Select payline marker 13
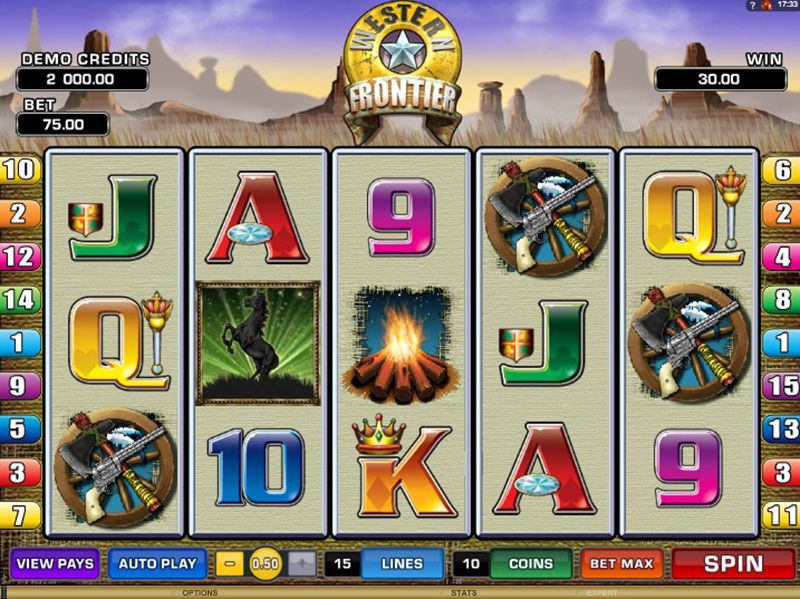Image resolution: width=800 pixels, height=599 pixels. pos(781,428)
